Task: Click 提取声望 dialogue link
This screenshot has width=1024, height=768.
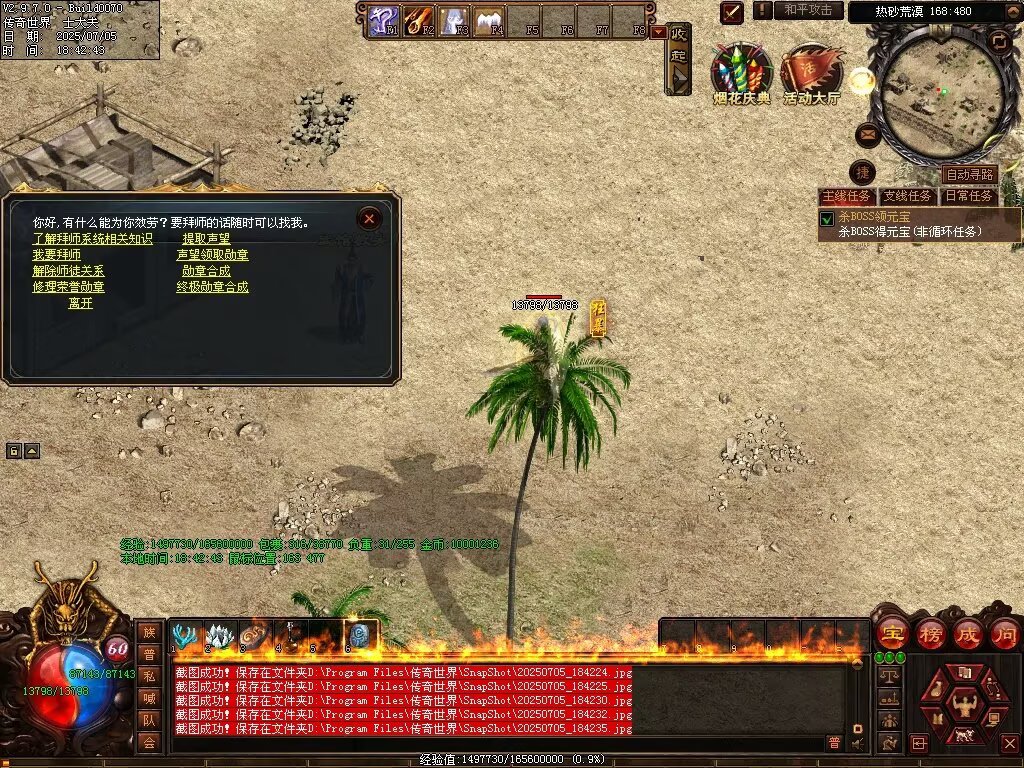Action: click(x=206, y=239)
